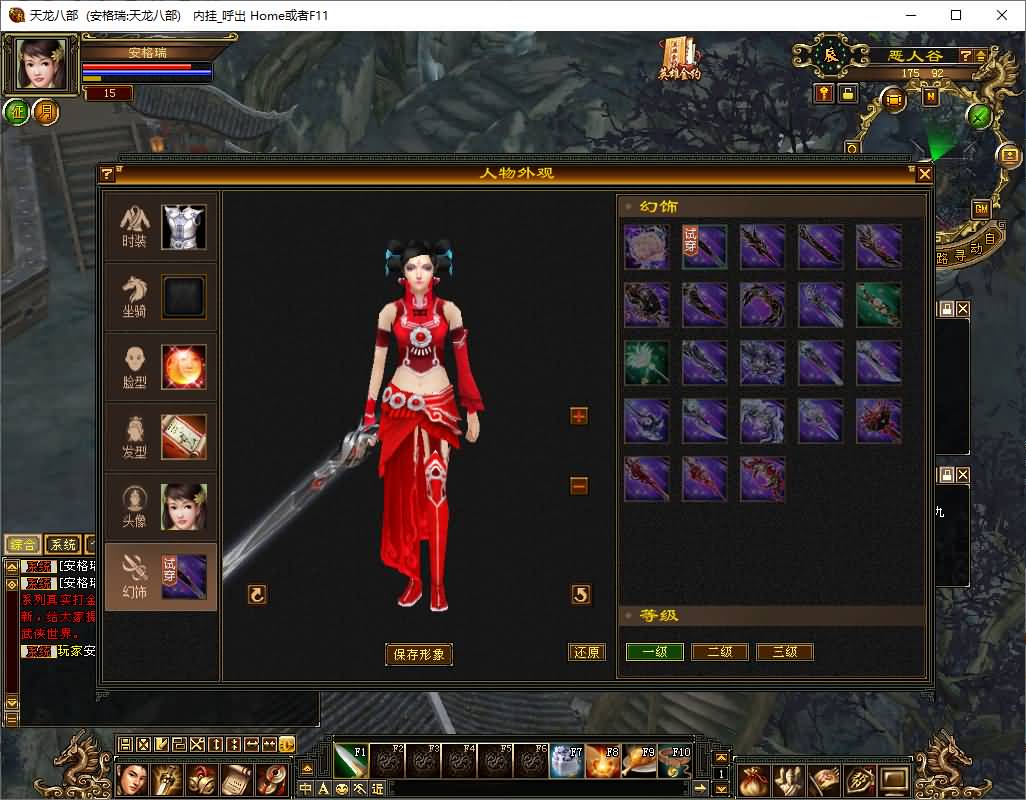Image resolution: width=1026 pixels, height=800 pixels.
Task: Open the 脸型 face shape category
Action: tap(160, 367)
